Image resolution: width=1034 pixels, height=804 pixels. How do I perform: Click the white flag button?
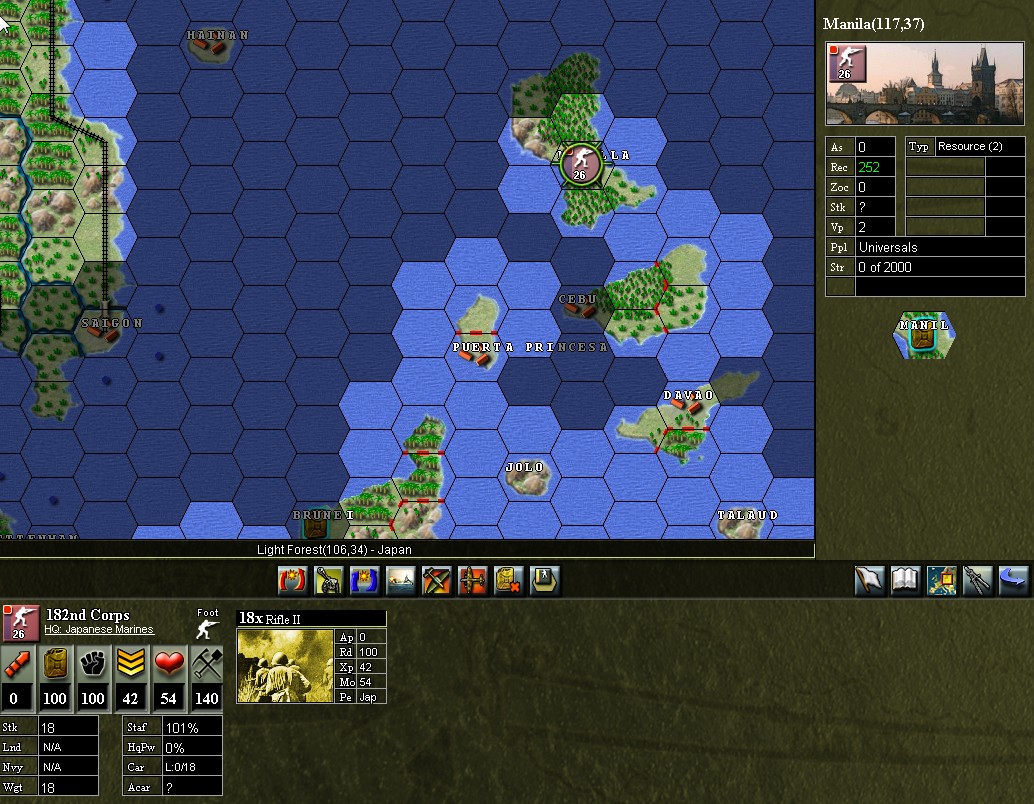870,580
